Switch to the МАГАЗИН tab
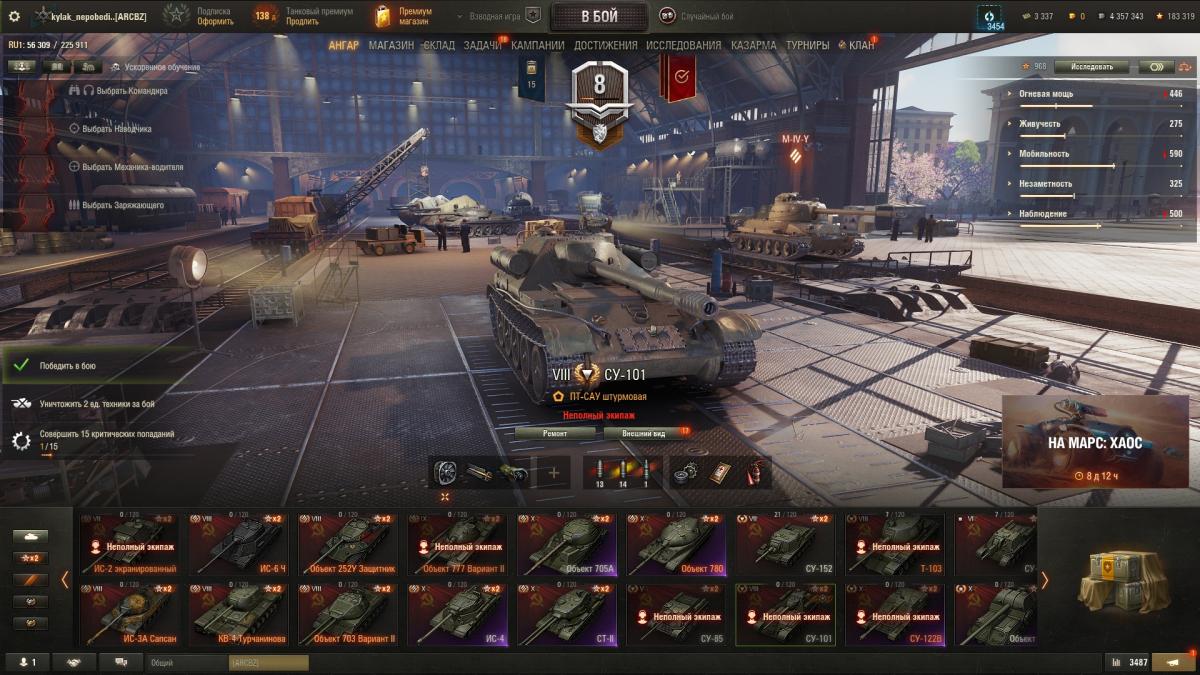 tap(390, 45)
